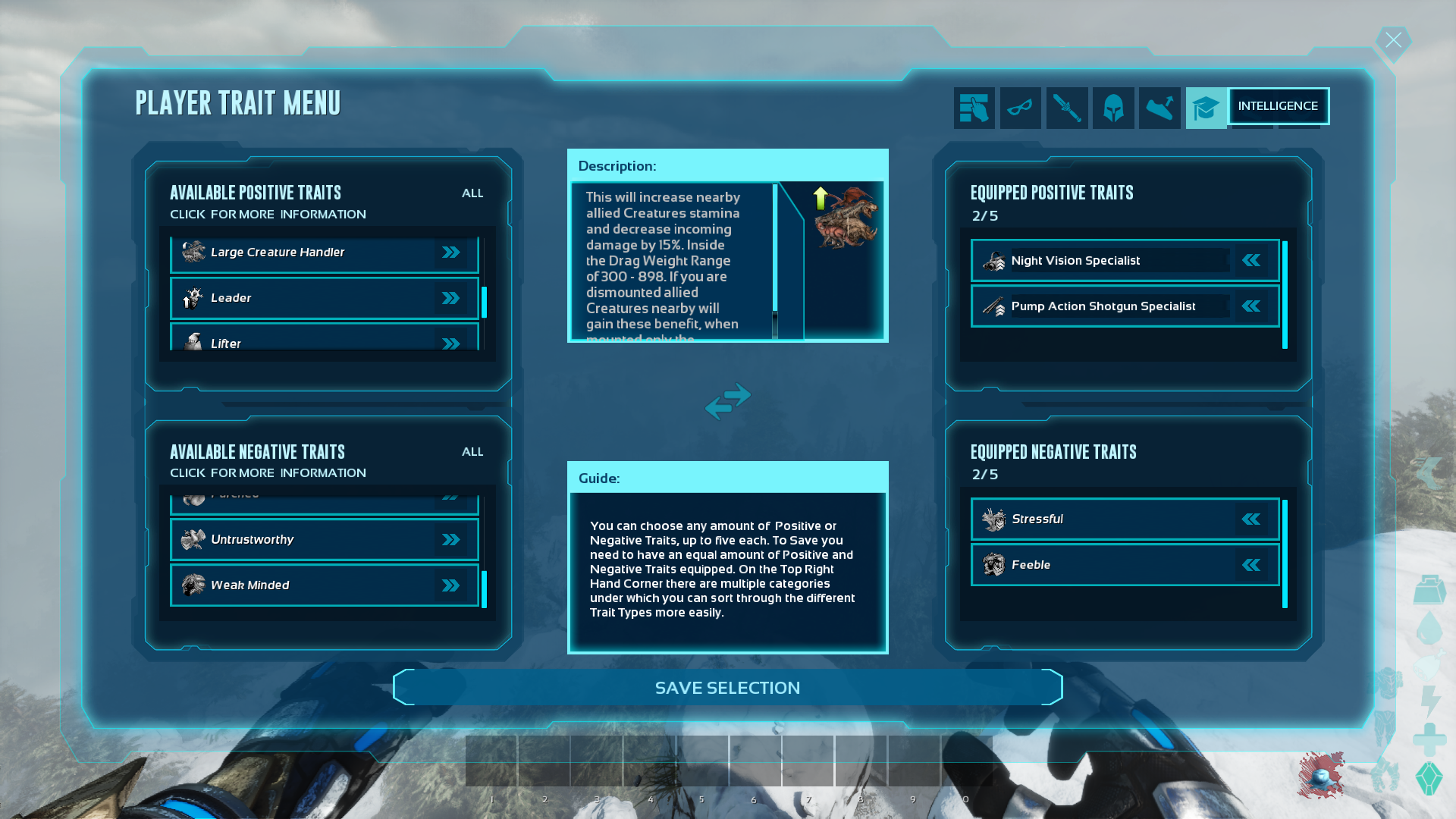Open the movement speed trait category
This screenshot has width=1456, height=819.
point(1159,107)
